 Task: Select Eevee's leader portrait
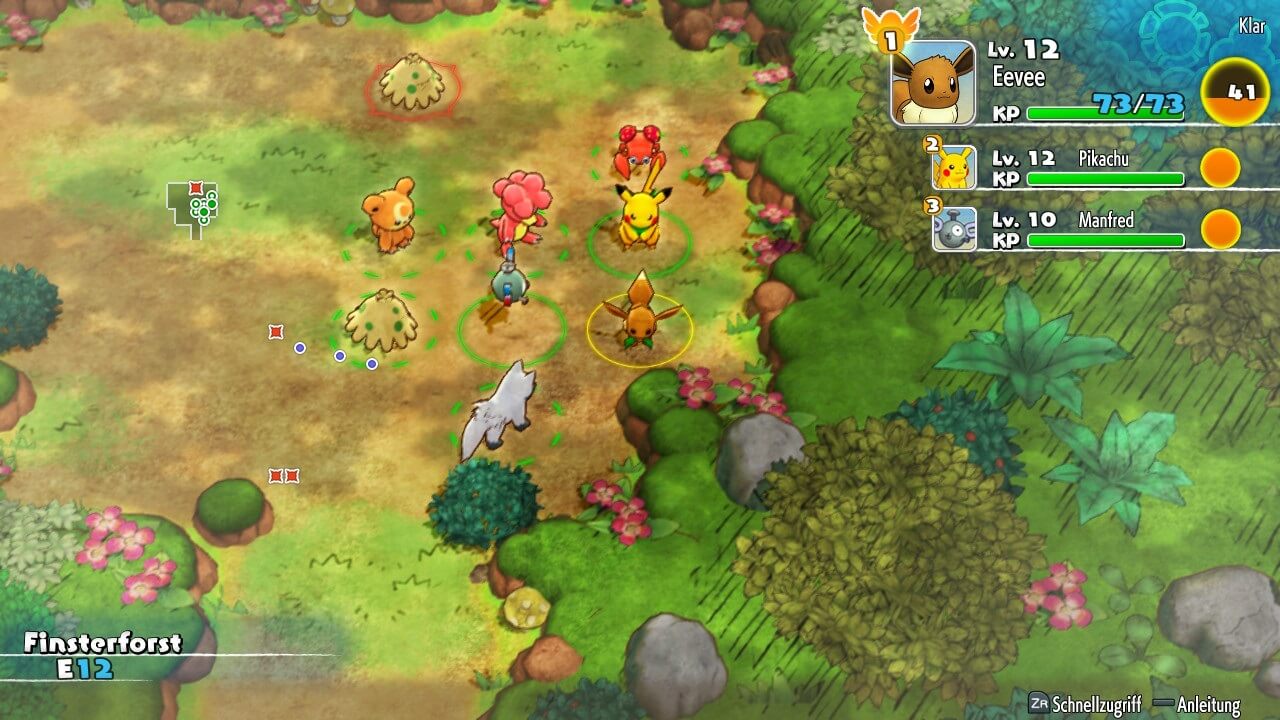coord(933,83)
